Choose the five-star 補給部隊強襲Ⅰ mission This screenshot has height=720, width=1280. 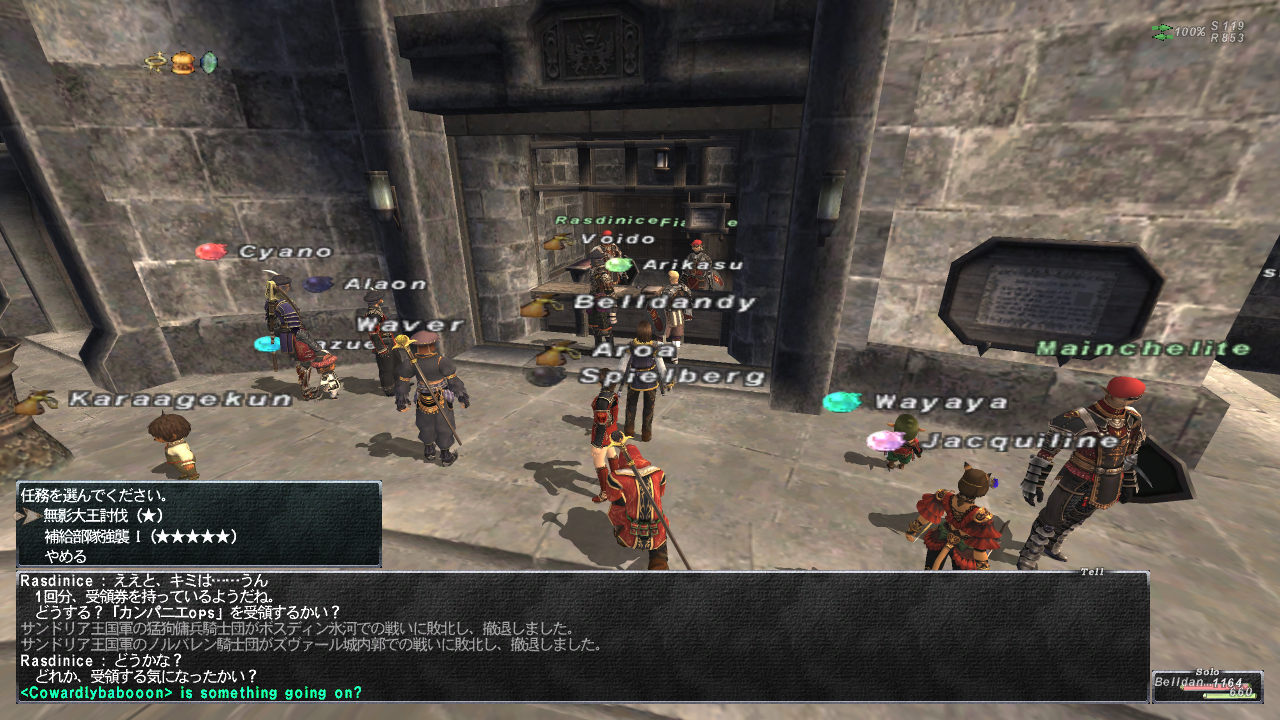[x=140, y=536]
